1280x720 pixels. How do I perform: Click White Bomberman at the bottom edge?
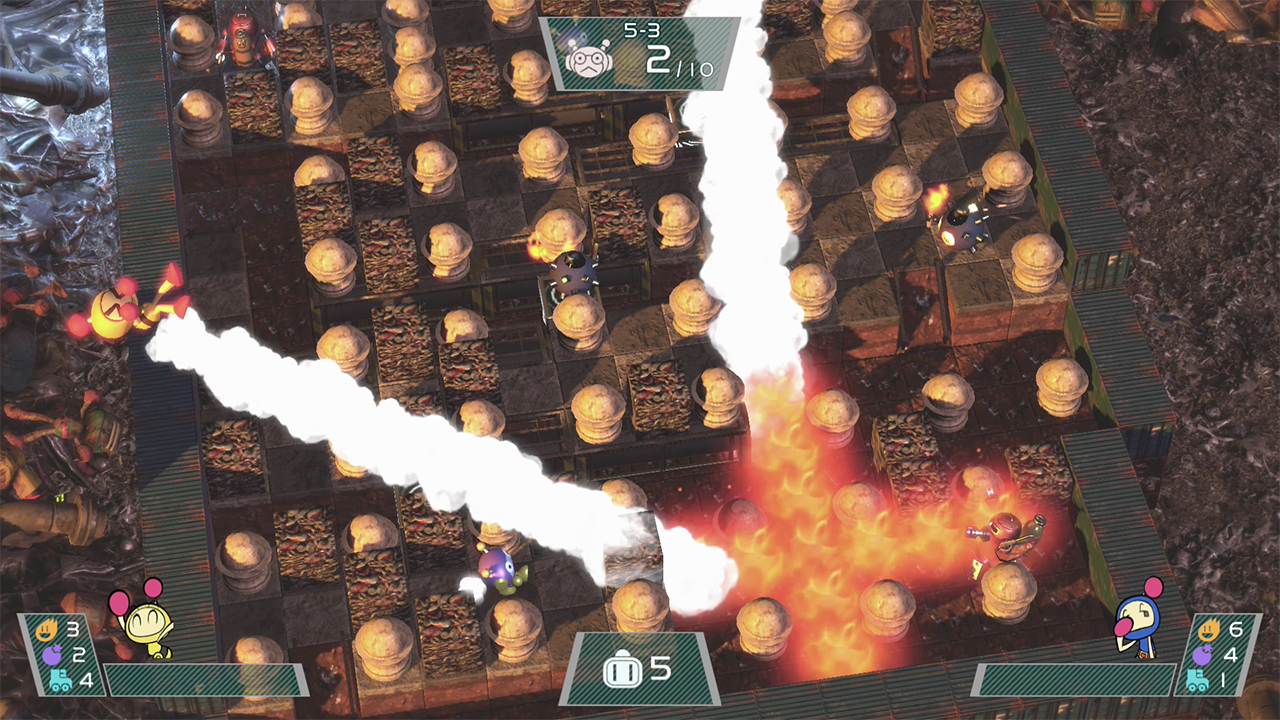click(148, 632)
